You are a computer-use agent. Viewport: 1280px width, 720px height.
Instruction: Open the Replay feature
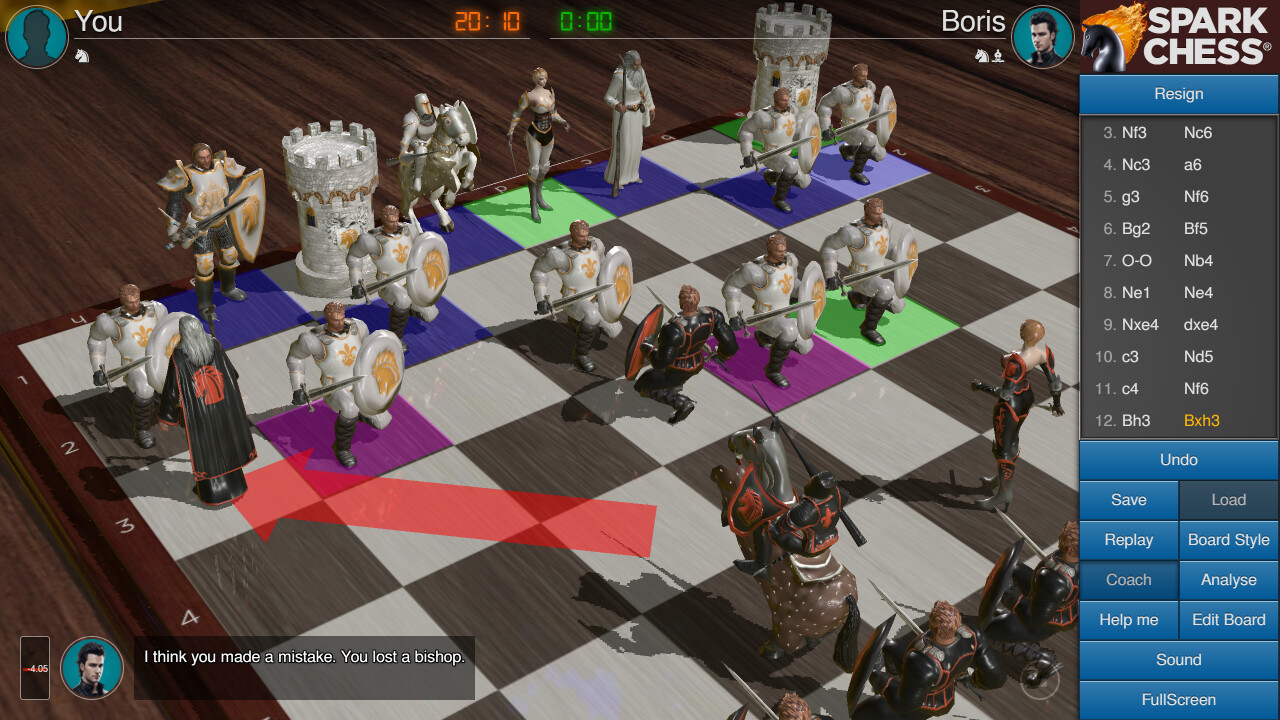pos(1128,540)
